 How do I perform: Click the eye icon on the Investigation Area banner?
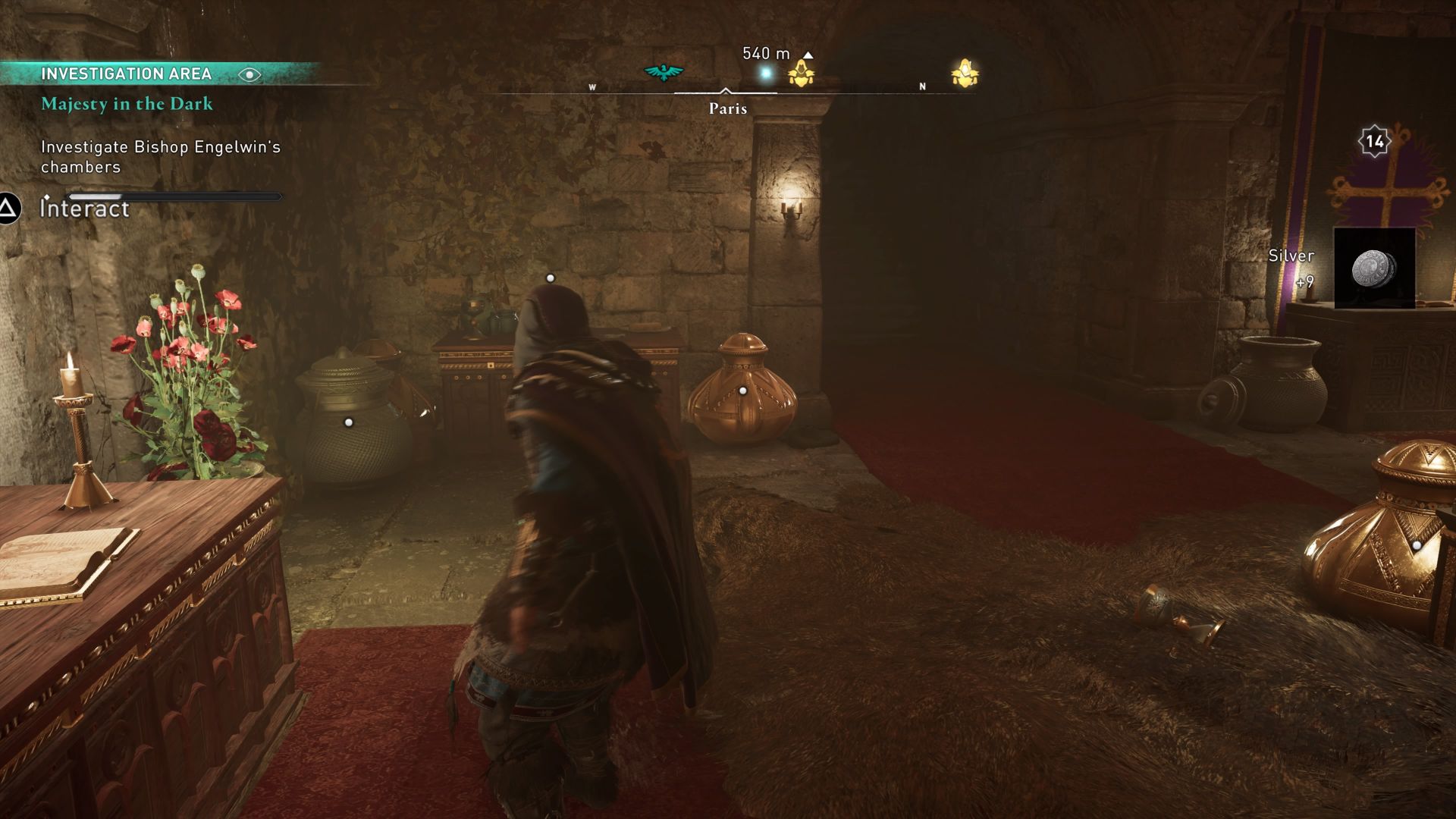point(250,75)
